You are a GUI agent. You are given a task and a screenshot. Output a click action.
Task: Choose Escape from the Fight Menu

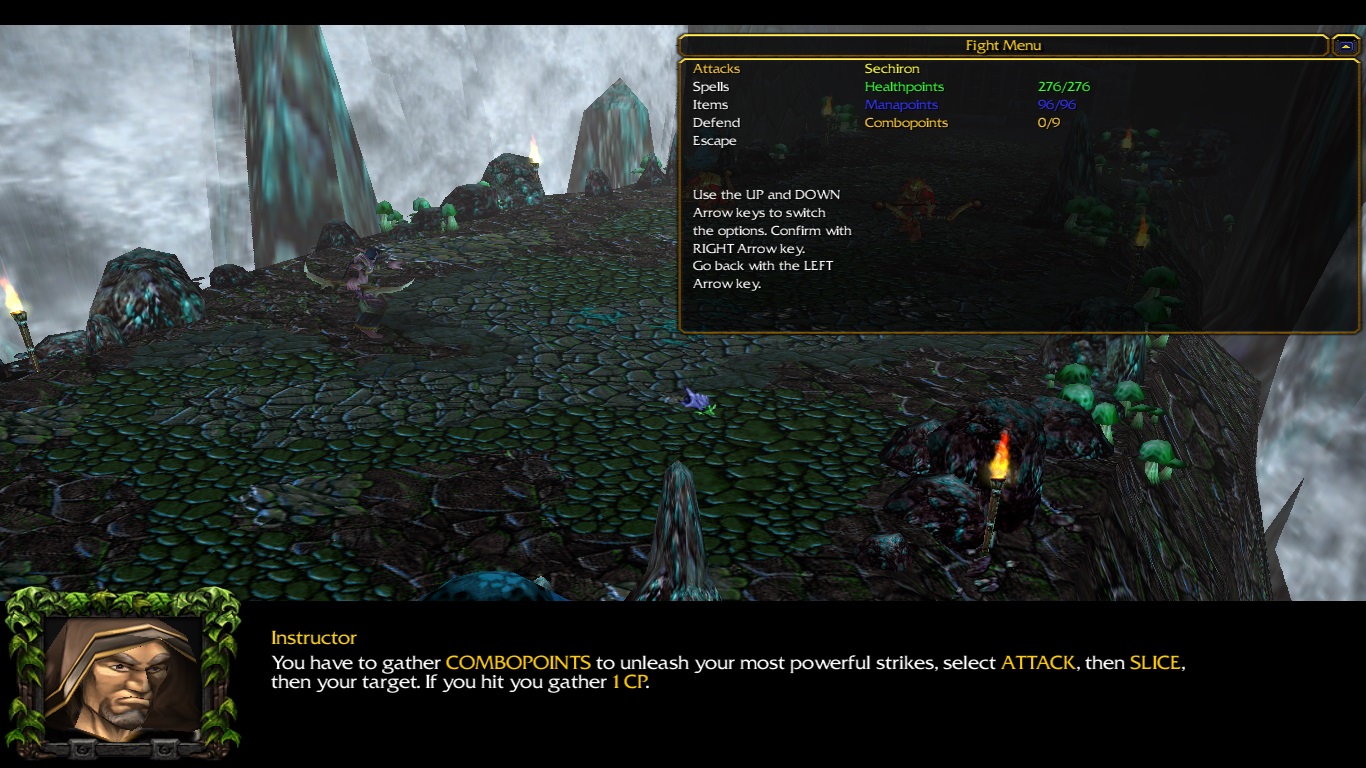pyautogui.click(x=714, y=141)
